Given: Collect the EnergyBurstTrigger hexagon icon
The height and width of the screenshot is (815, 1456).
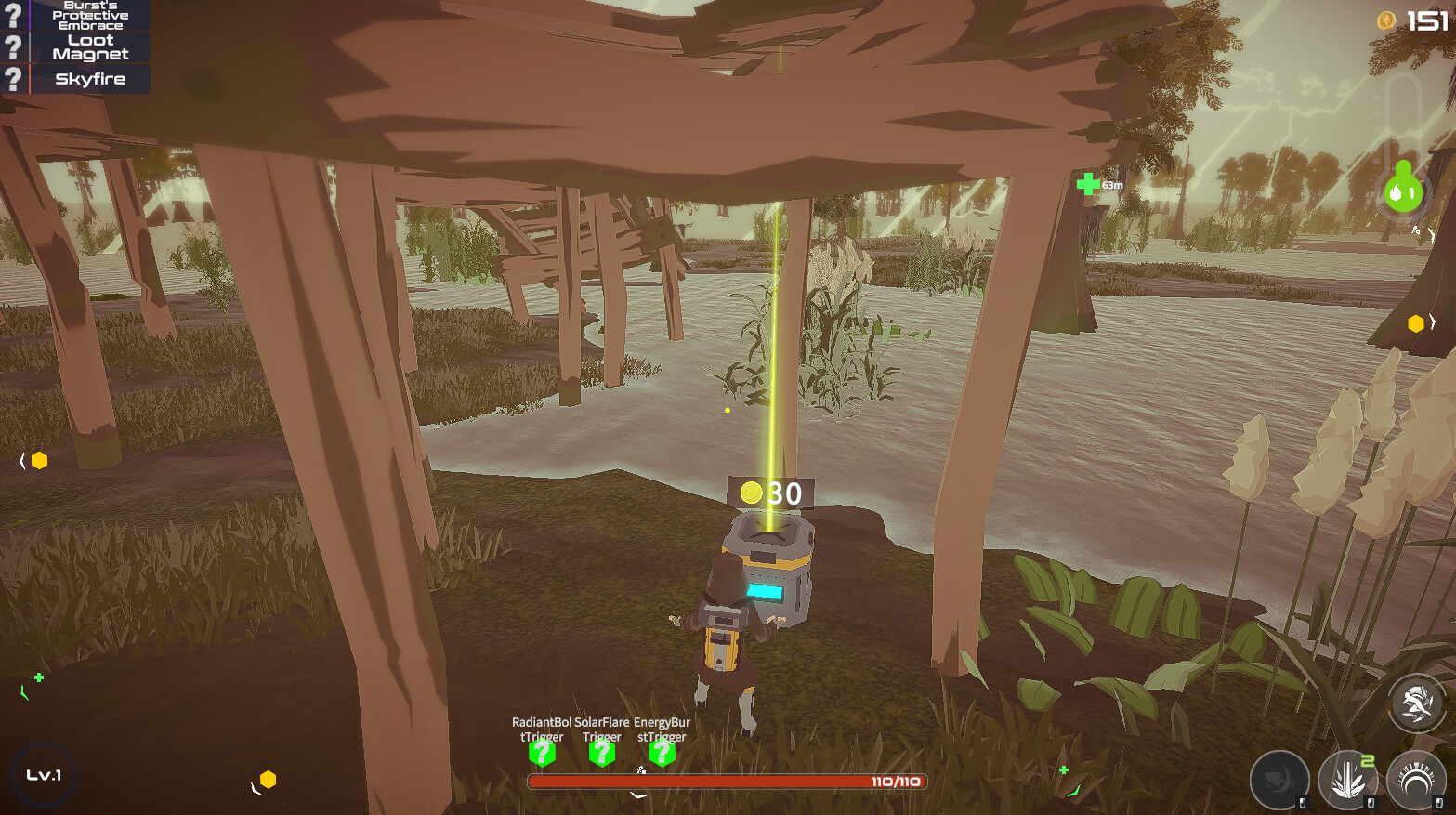Looking at the screenshot, I should 661,756.
